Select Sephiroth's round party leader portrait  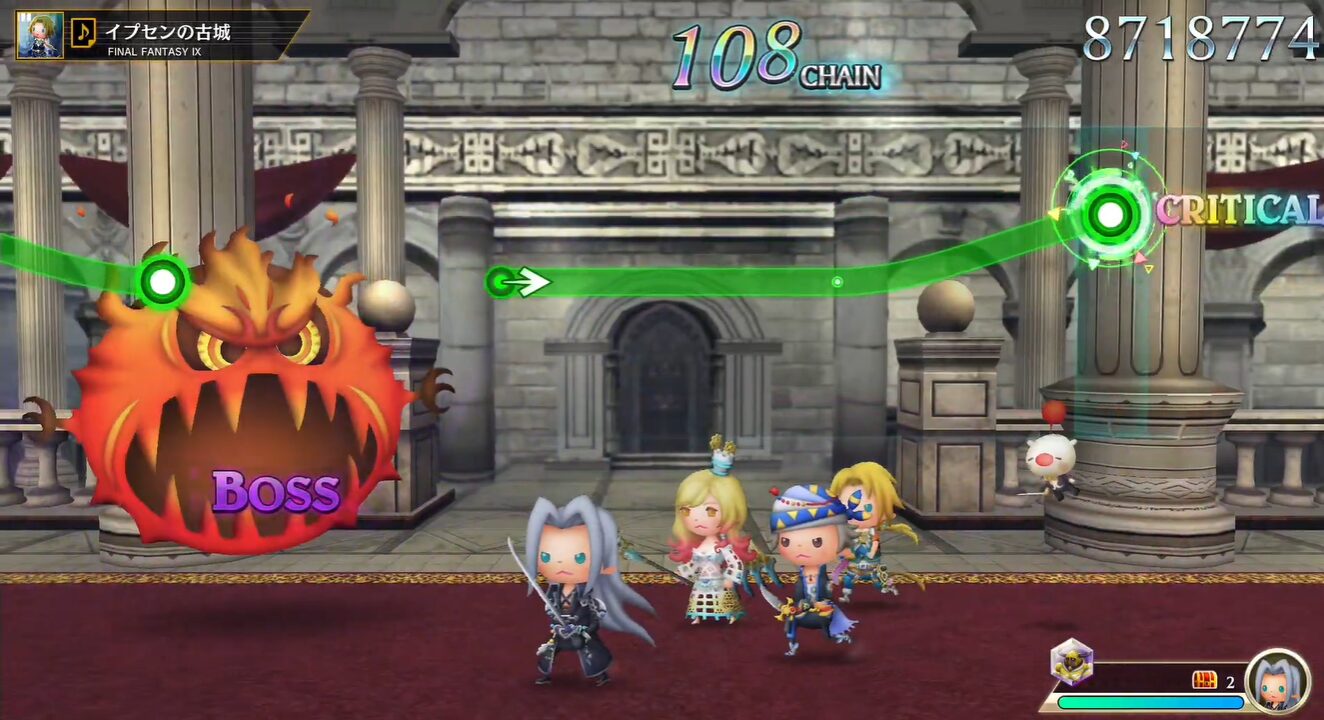tap(1277, 681)
